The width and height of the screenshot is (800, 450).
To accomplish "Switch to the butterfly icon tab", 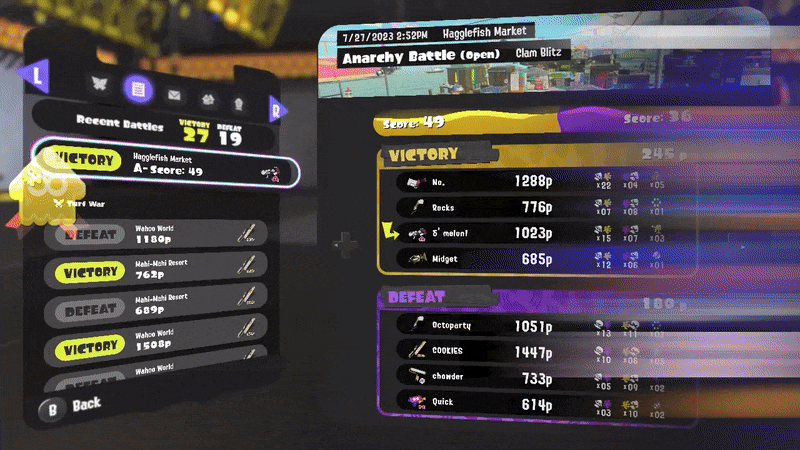I will (x=98, y=84).
